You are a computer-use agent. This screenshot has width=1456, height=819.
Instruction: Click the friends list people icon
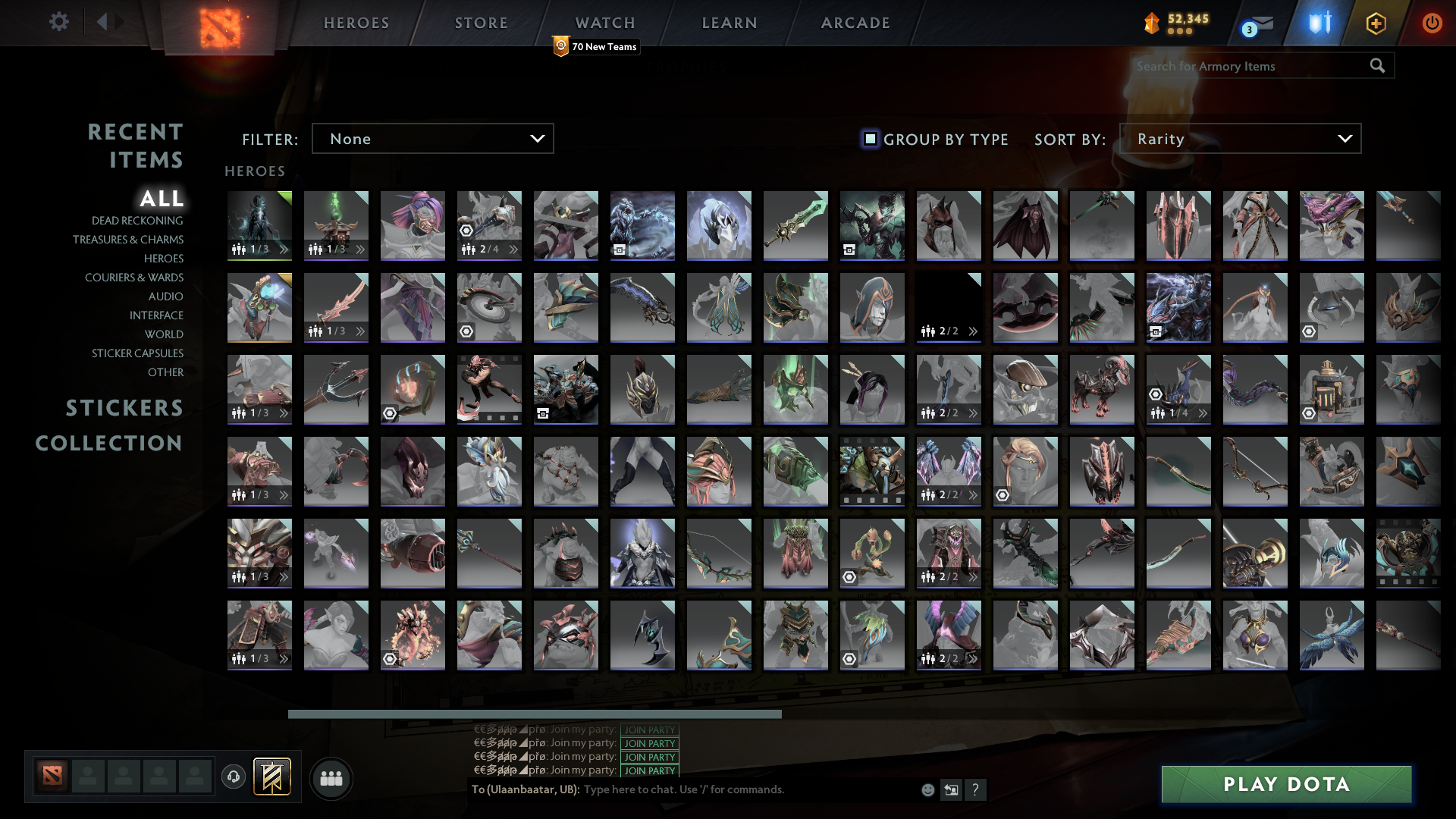(x=330, y=777)
